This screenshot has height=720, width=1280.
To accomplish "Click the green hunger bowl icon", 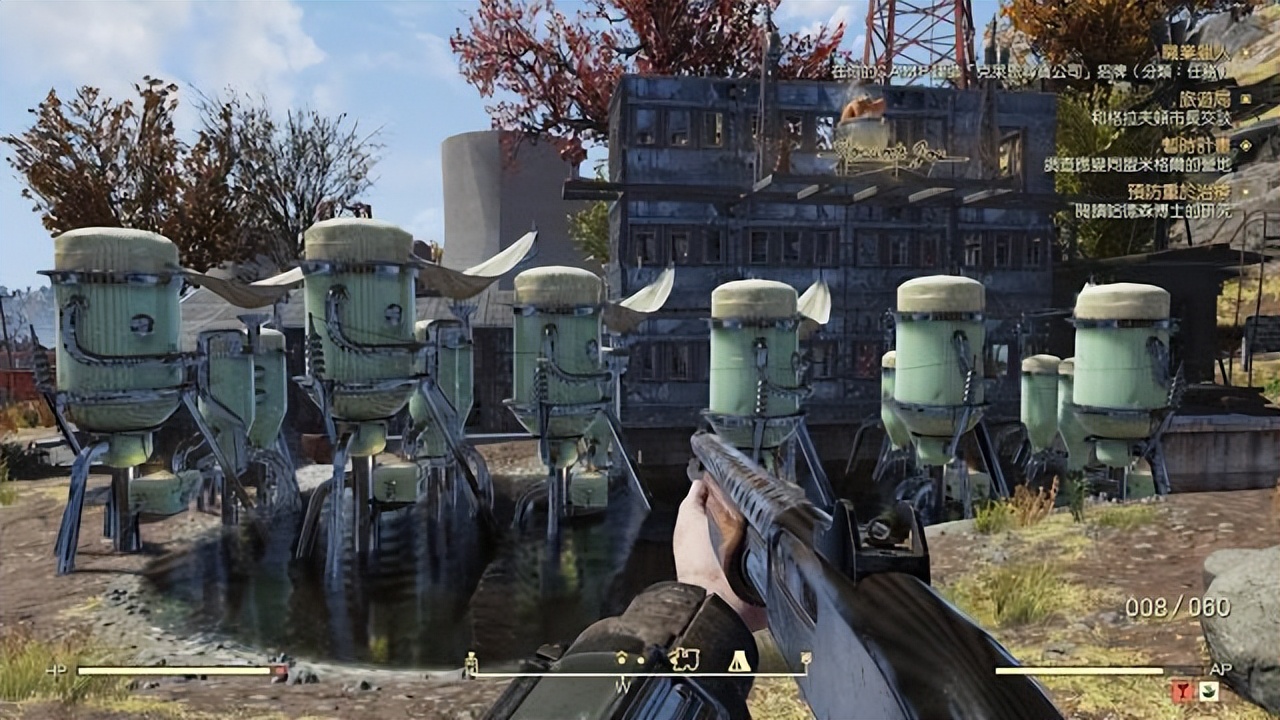I will point(1208,690).
